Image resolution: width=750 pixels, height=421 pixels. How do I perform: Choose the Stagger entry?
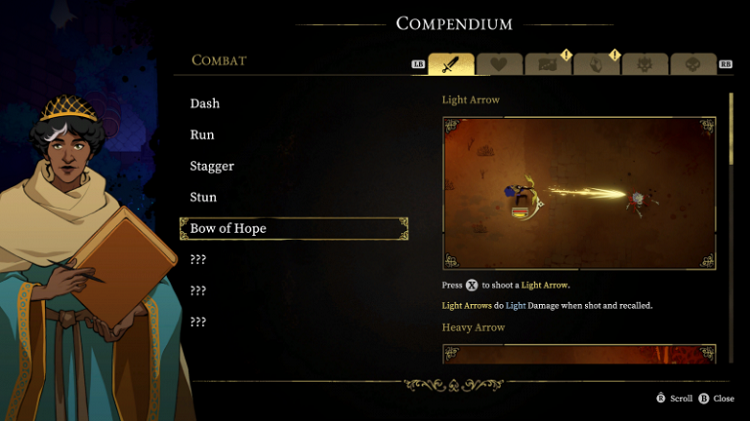(212, 166)
